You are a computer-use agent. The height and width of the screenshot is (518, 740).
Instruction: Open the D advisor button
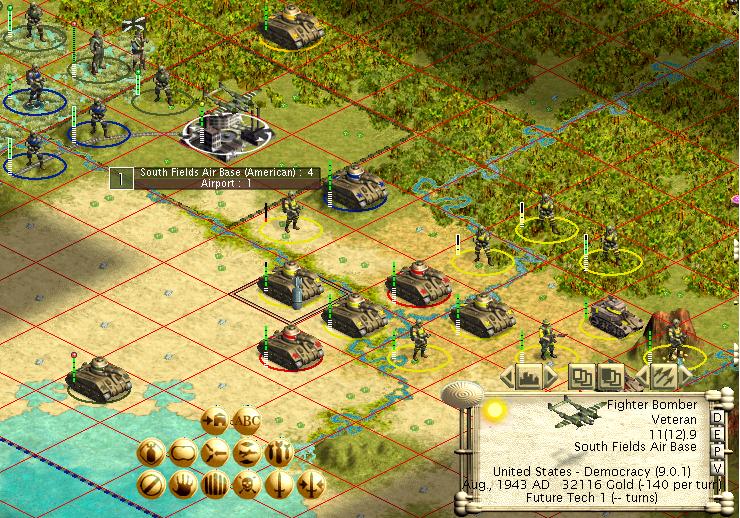tap(717, 416)
